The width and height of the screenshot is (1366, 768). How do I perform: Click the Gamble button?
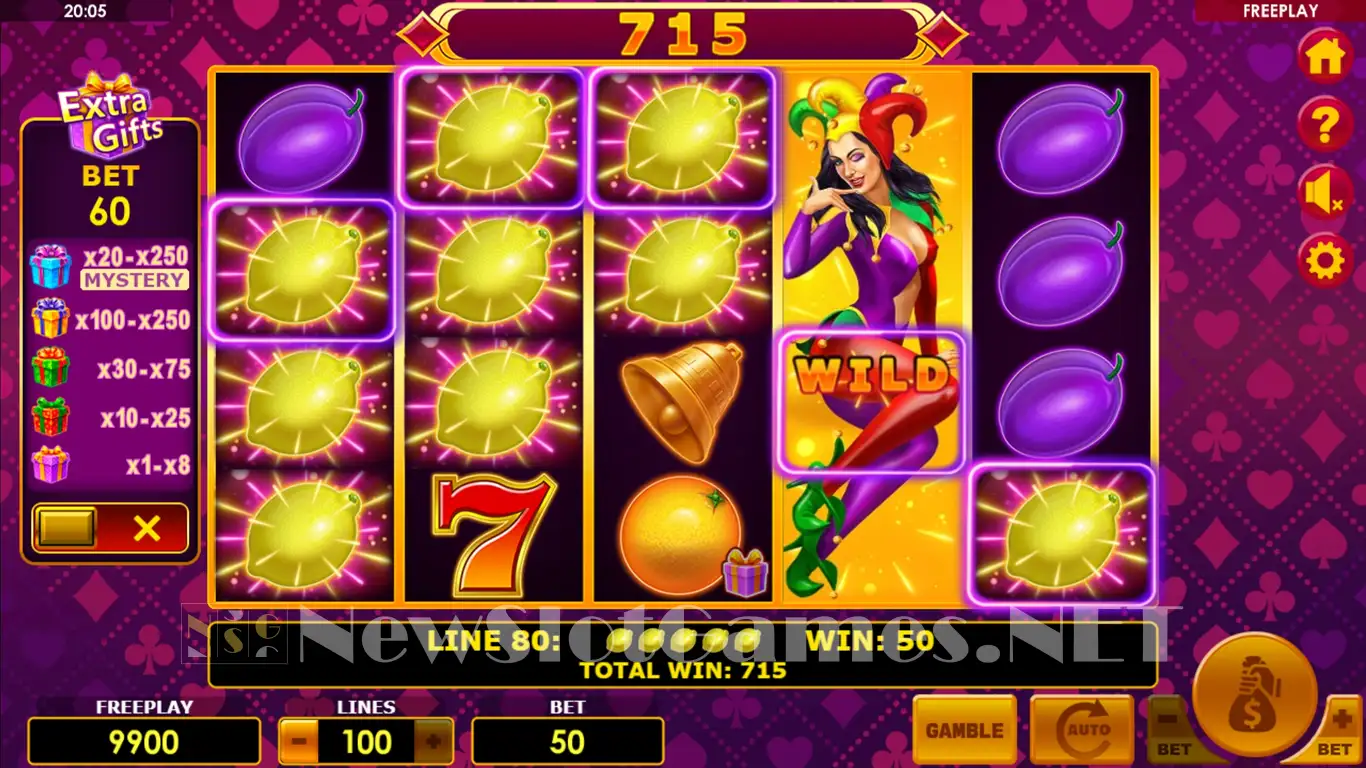964,731
